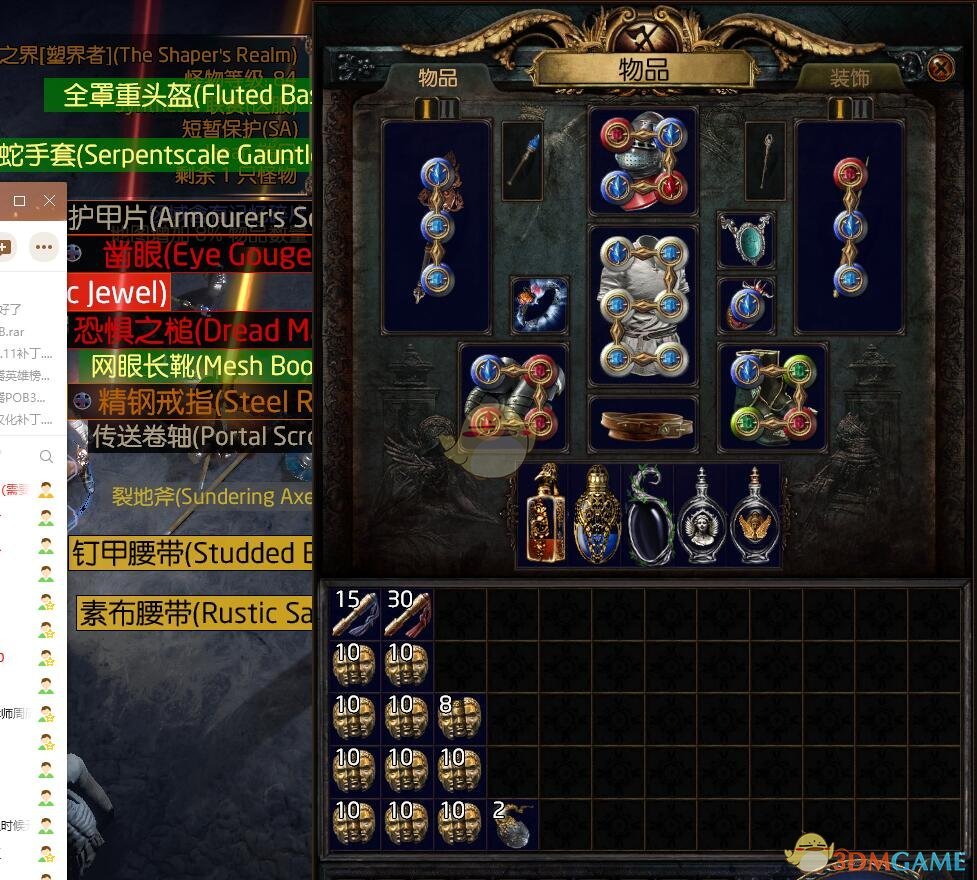This screenshot has width=977, height=880.
Task: Close the inventory panel with the X
Action: click(x=941, y=68)
